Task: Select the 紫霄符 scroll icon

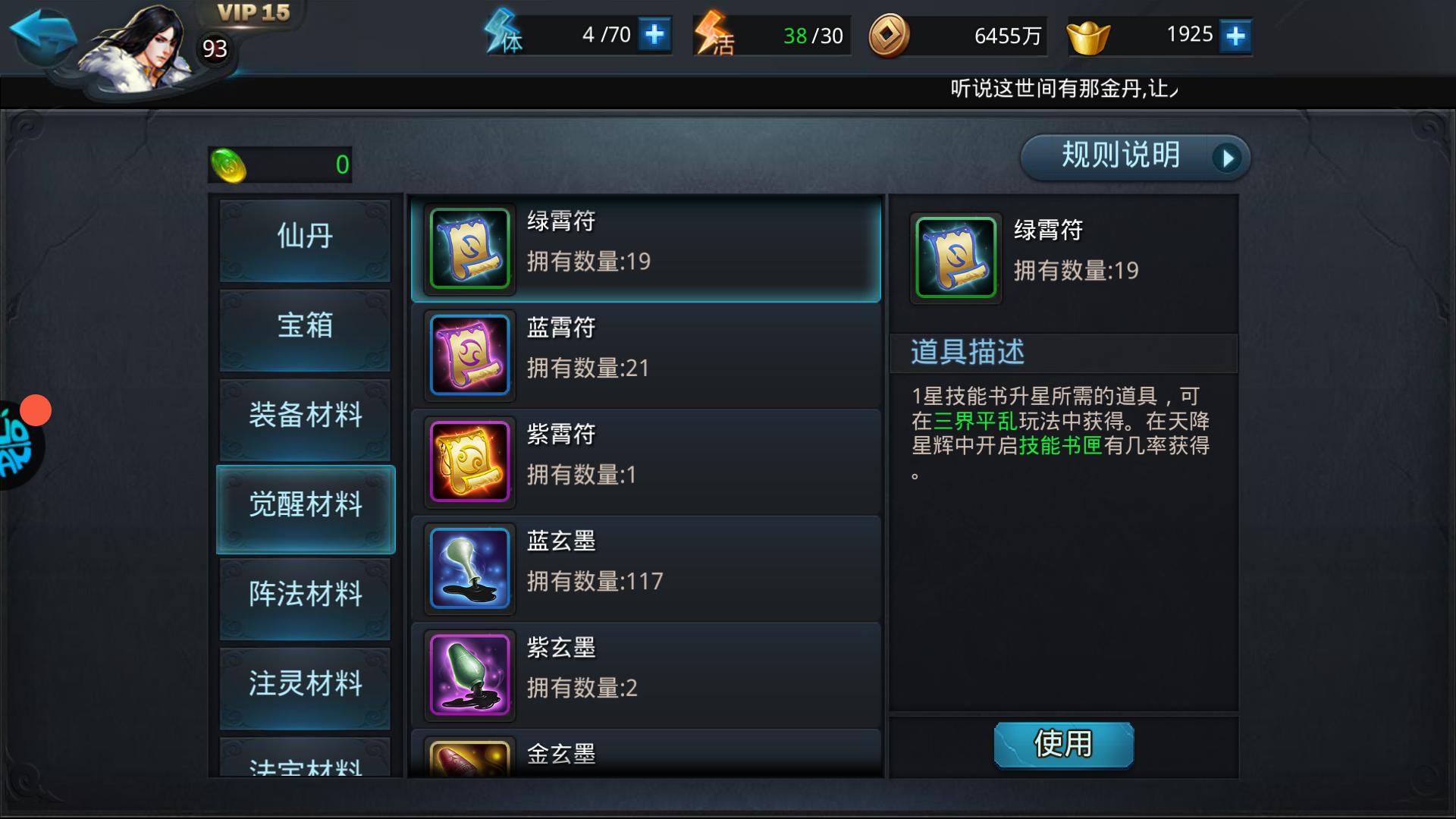Action: tap(469, 460)
